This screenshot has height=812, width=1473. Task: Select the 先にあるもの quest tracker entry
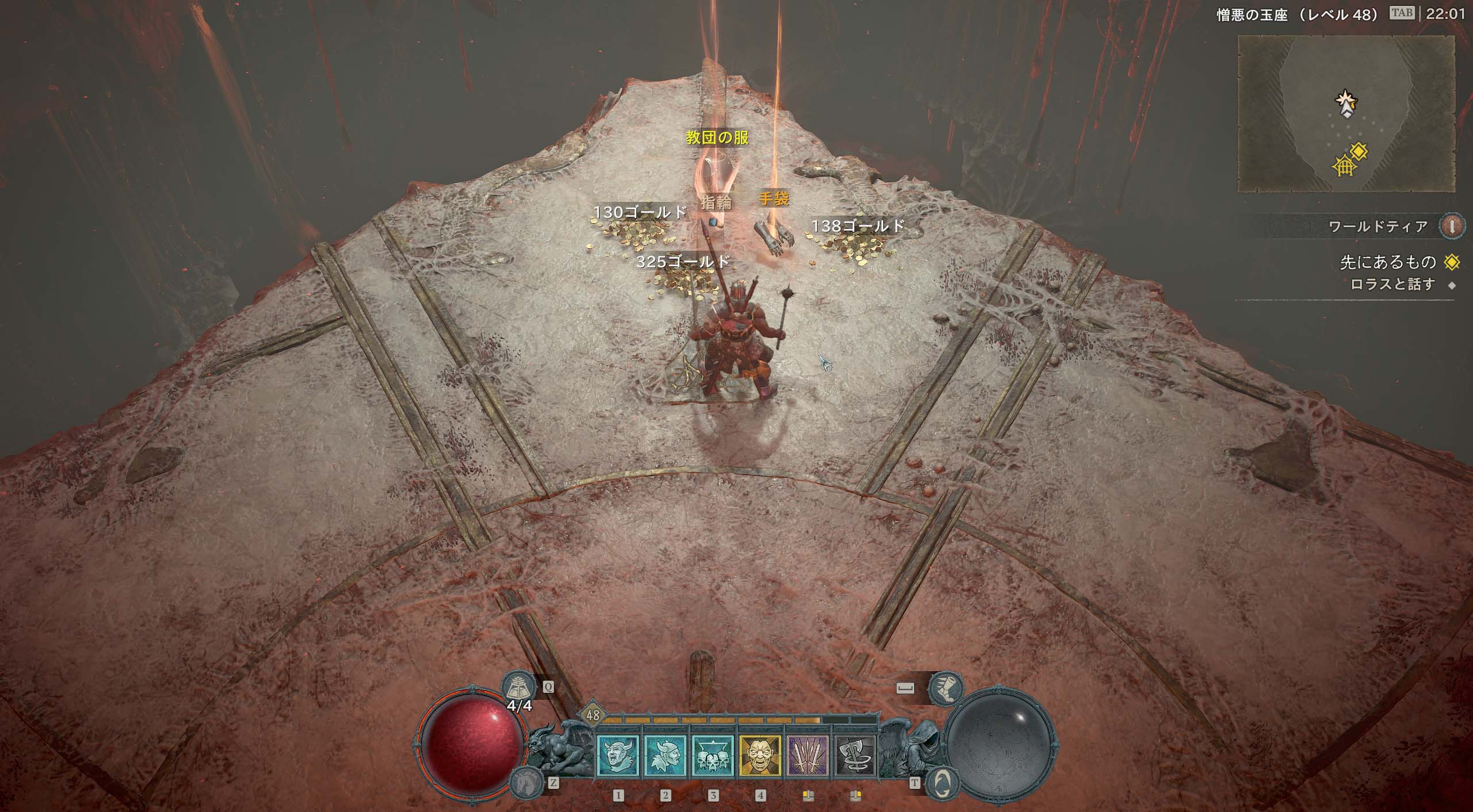(x=1387, y=263)
